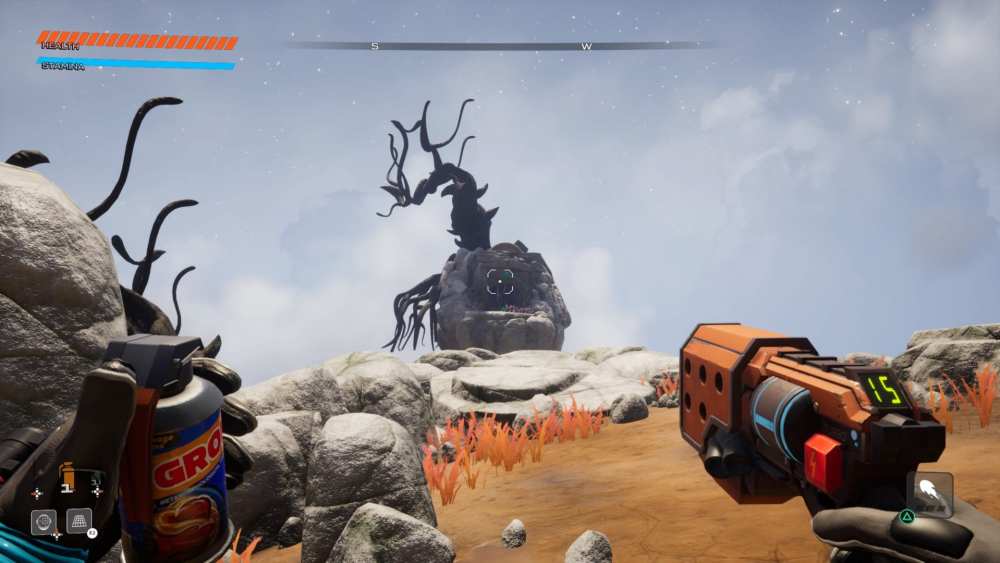Select the round item slot icon
Image resolution: width=1000 pixels, height=563 pixels.
click(x=43, y=522)
